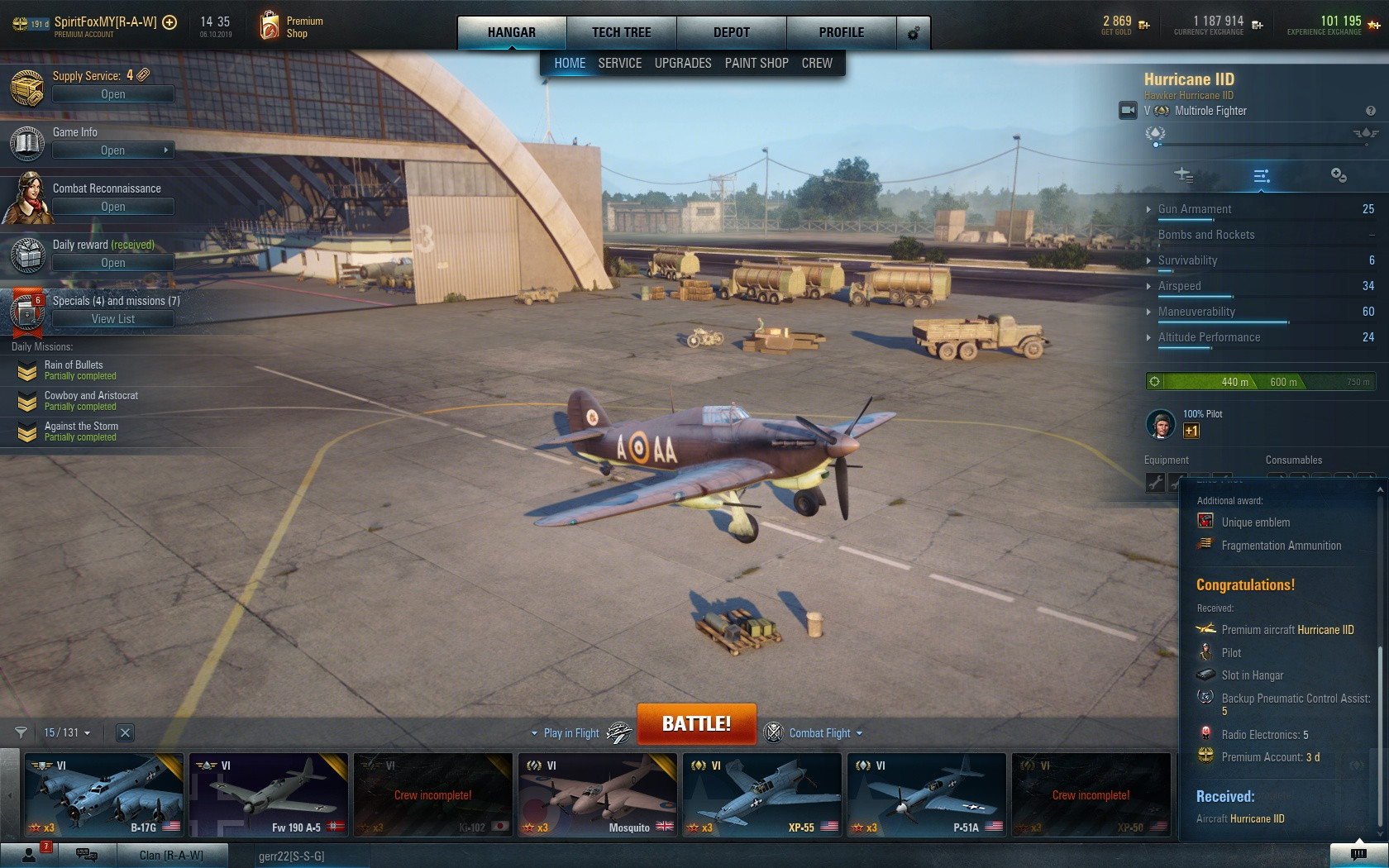Image resolution: width=1389 pixels, height=868 pixels.
Task: Visit the Paint Shop
Action: point(756,63)
